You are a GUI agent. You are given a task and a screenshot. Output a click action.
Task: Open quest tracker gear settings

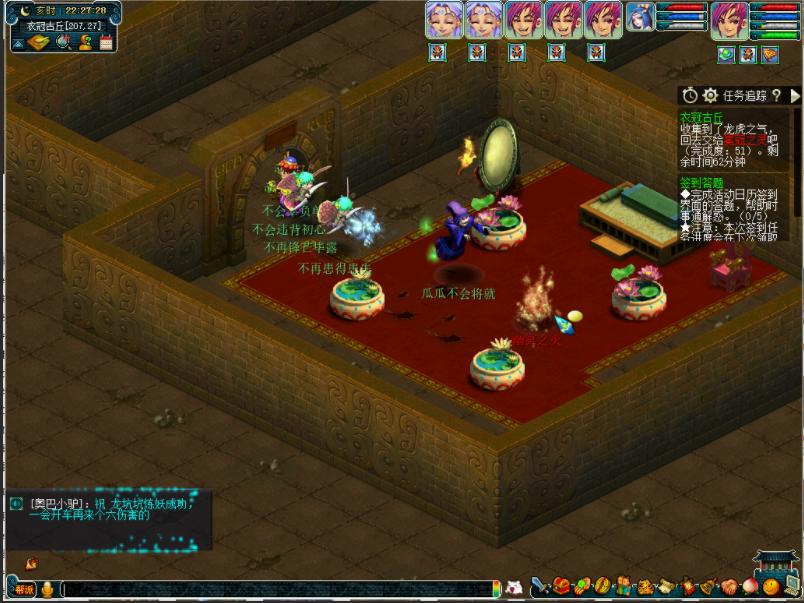(710, 95)
